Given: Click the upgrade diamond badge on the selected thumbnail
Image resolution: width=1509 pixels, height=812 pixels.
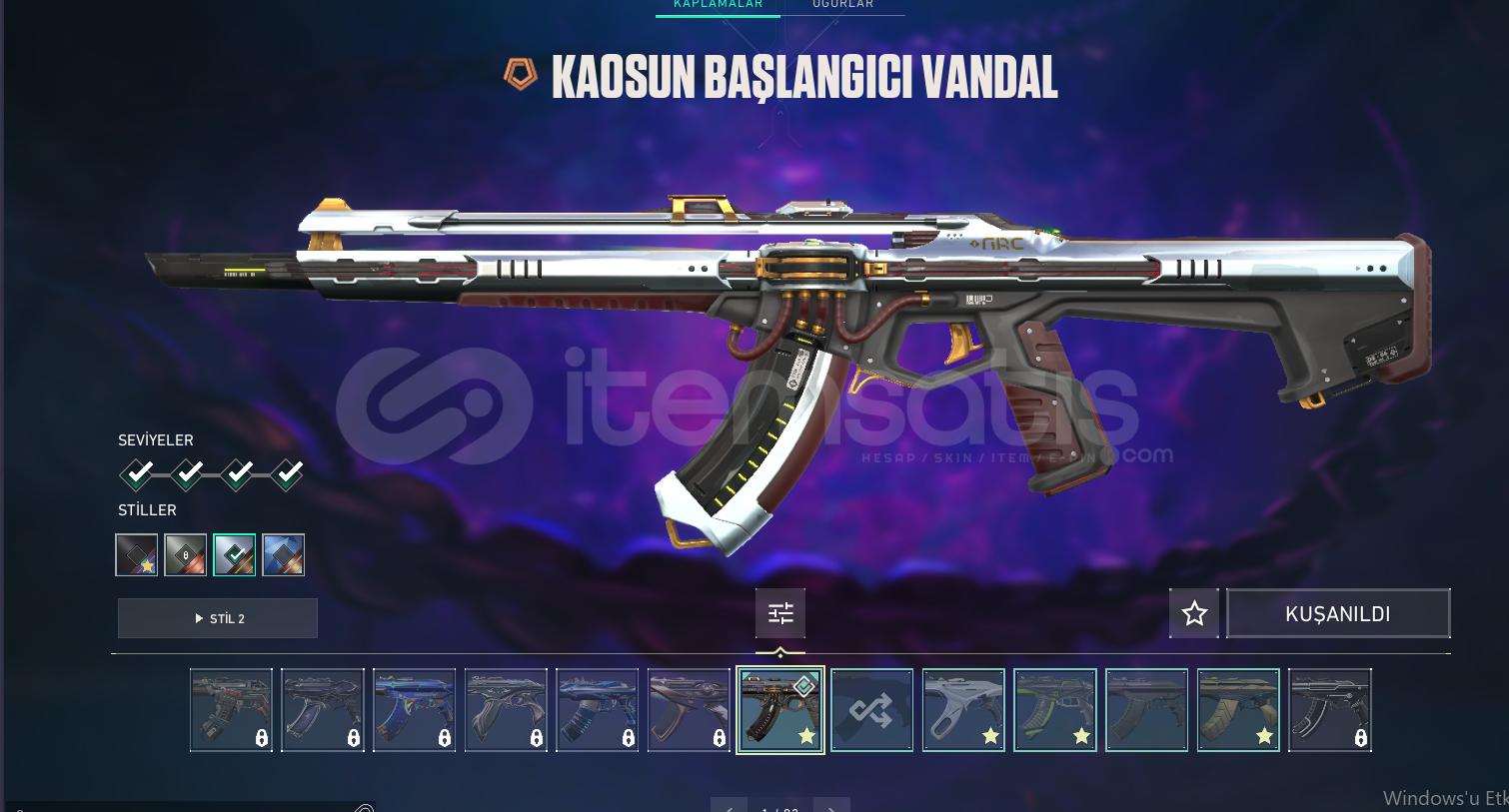Looking at the screenshot, I should click(x=803, y=685).
